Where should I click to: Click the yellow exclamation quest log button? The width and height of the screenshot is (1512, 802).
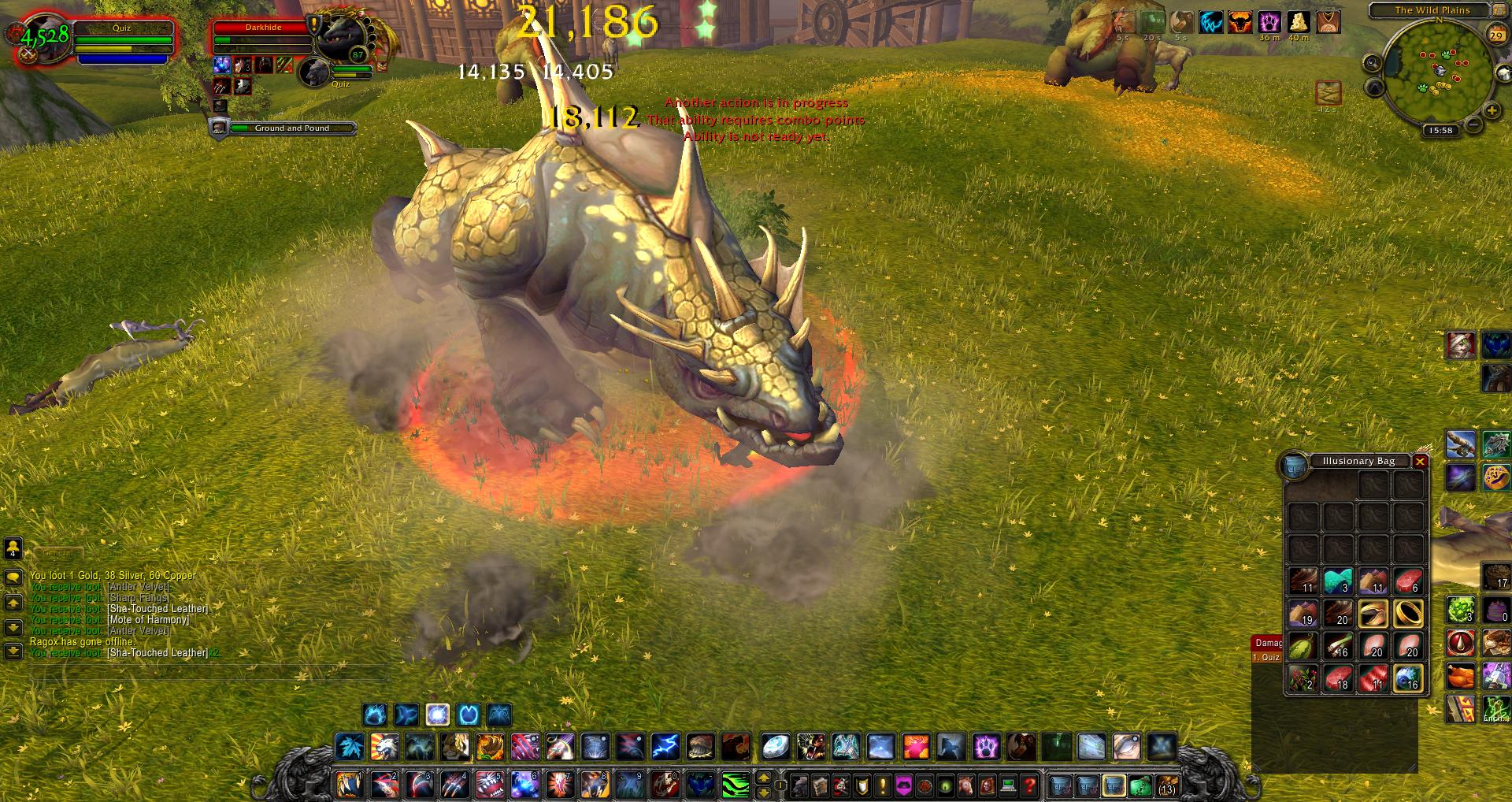pyautogui.click(x=883, y=785)
